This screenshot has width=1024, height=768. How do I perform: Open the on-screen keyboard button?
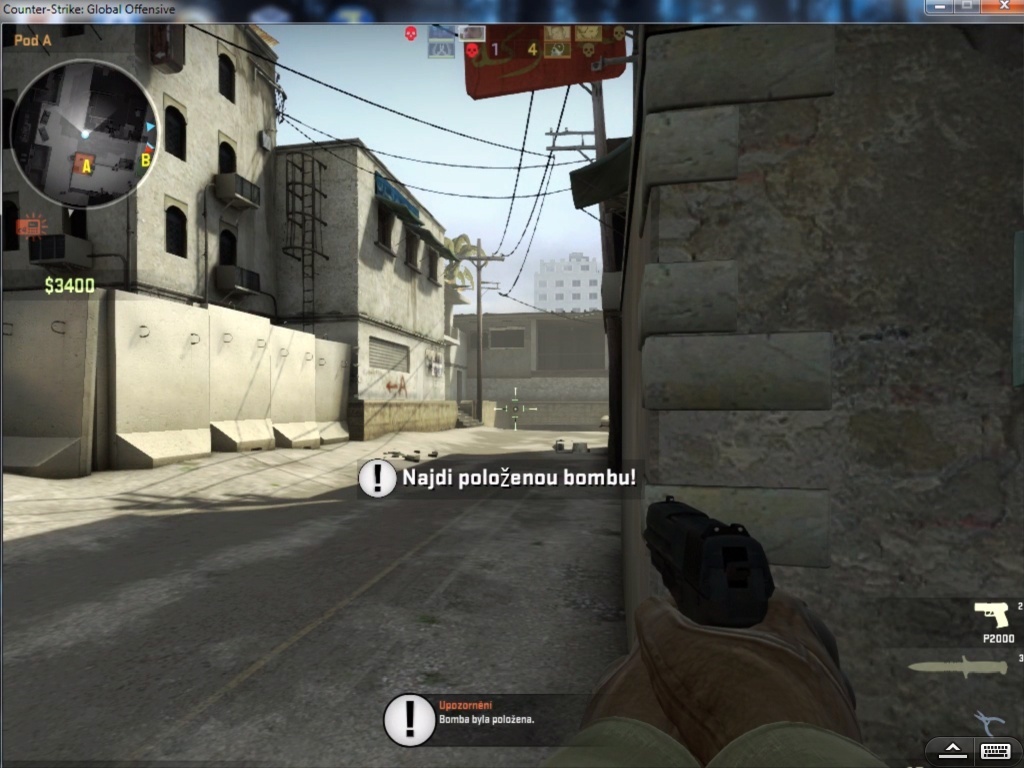click(x=995, y=750)
